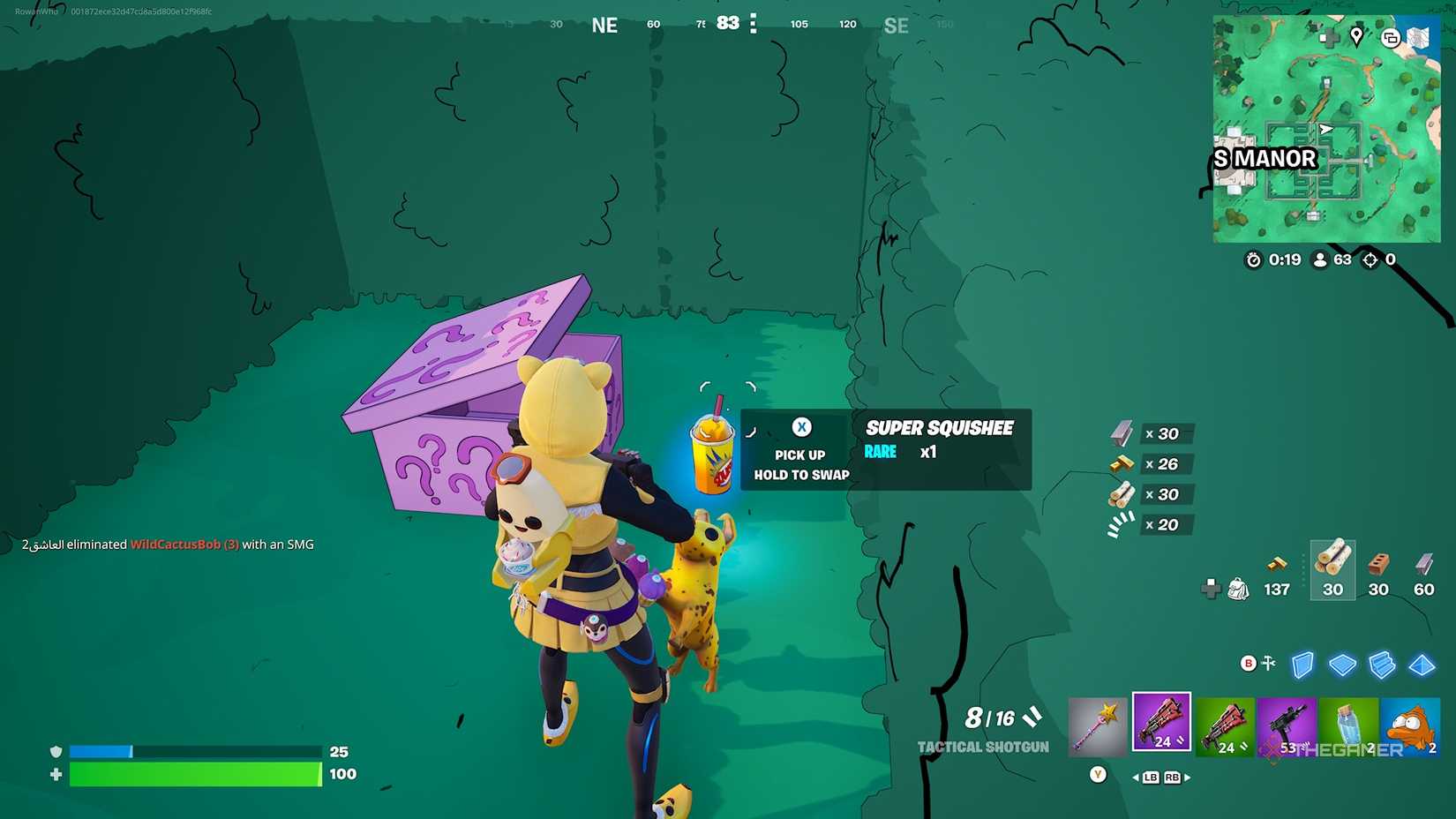Click the backpack inventory icon

pos(1240,590)
